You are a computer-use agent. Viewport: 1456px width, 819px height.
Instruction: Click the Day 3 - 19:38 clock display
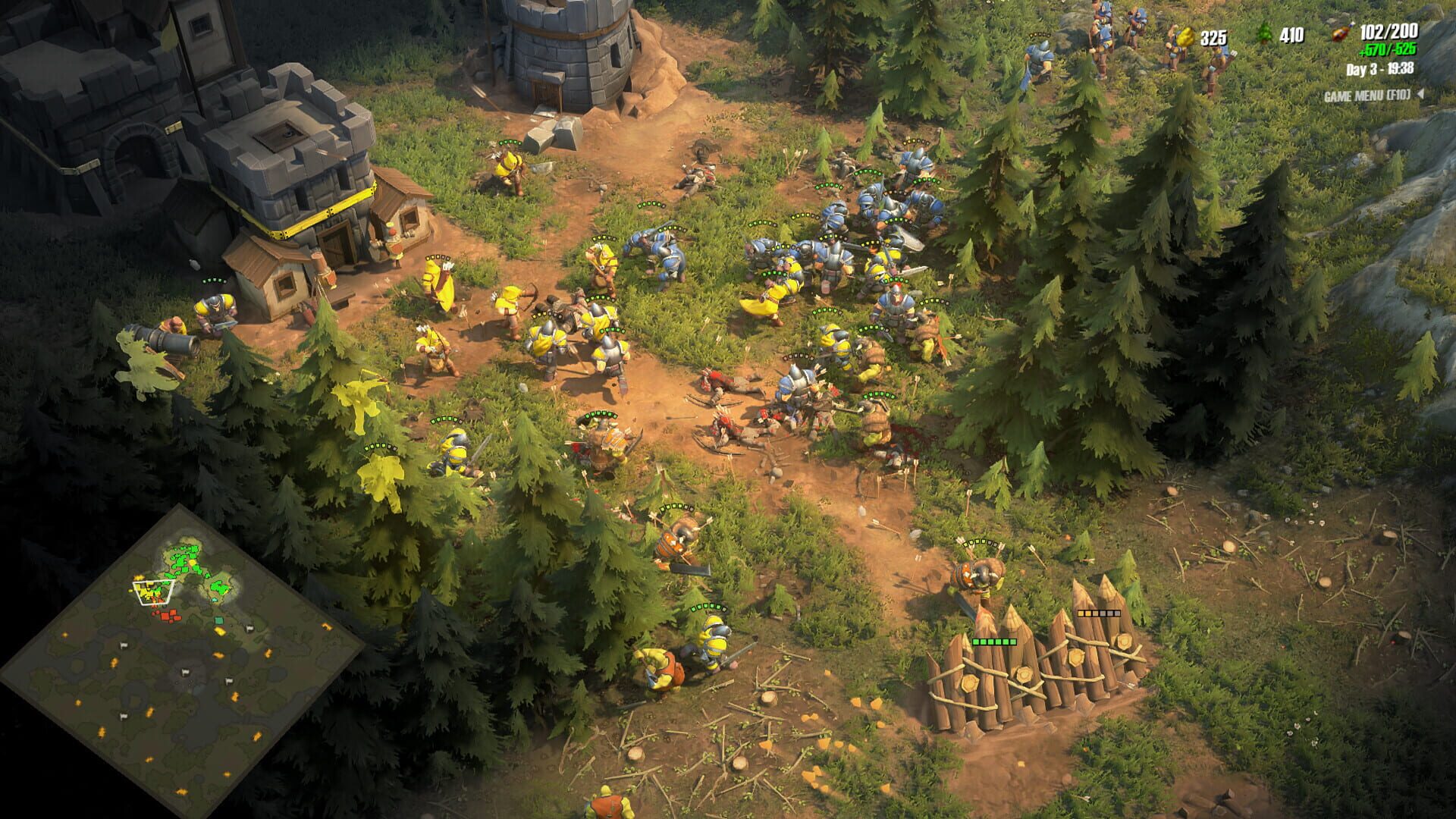(1380, 70)
